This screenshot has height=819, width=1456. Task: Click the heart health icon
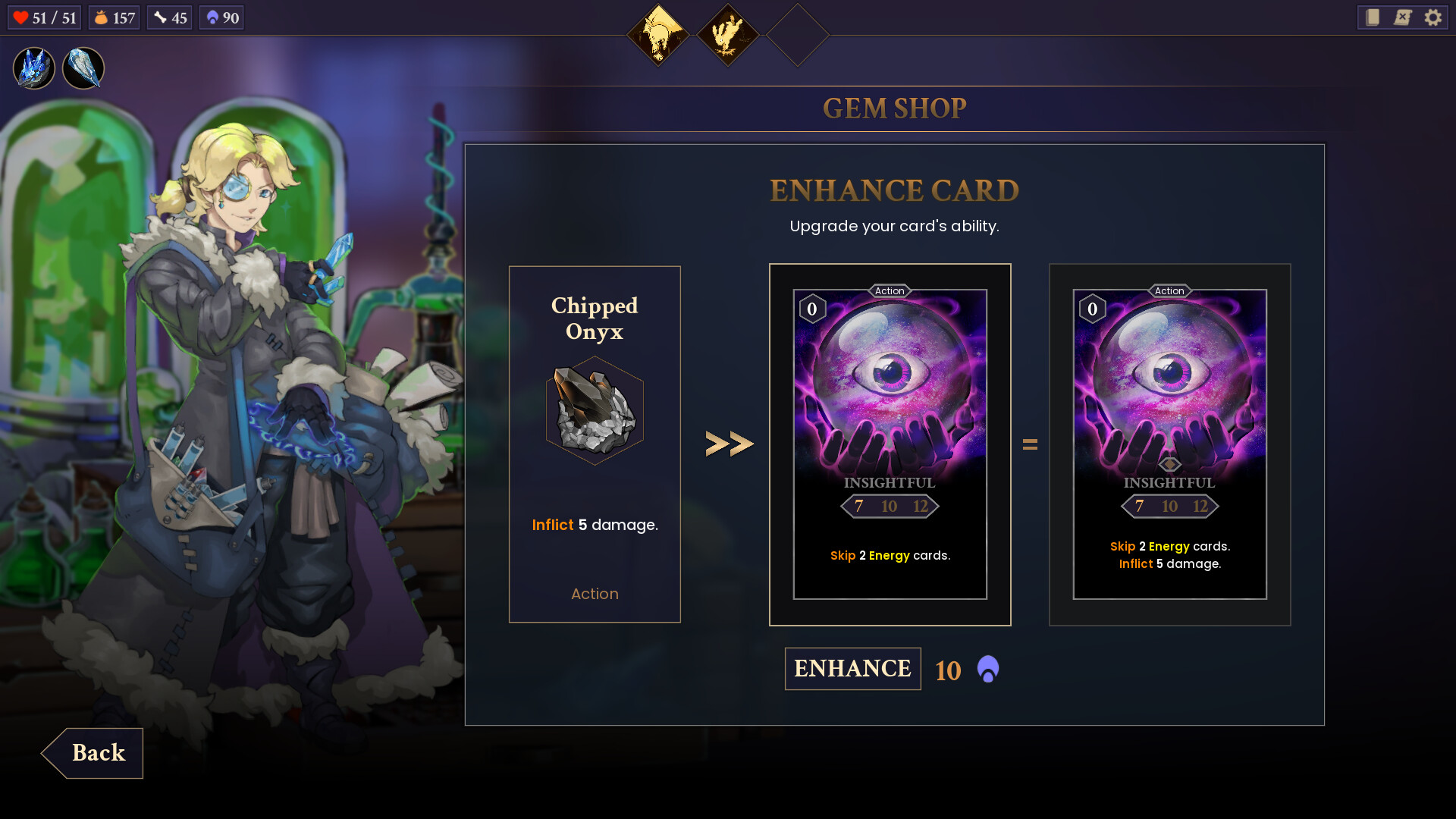click(x=22, y=17)
